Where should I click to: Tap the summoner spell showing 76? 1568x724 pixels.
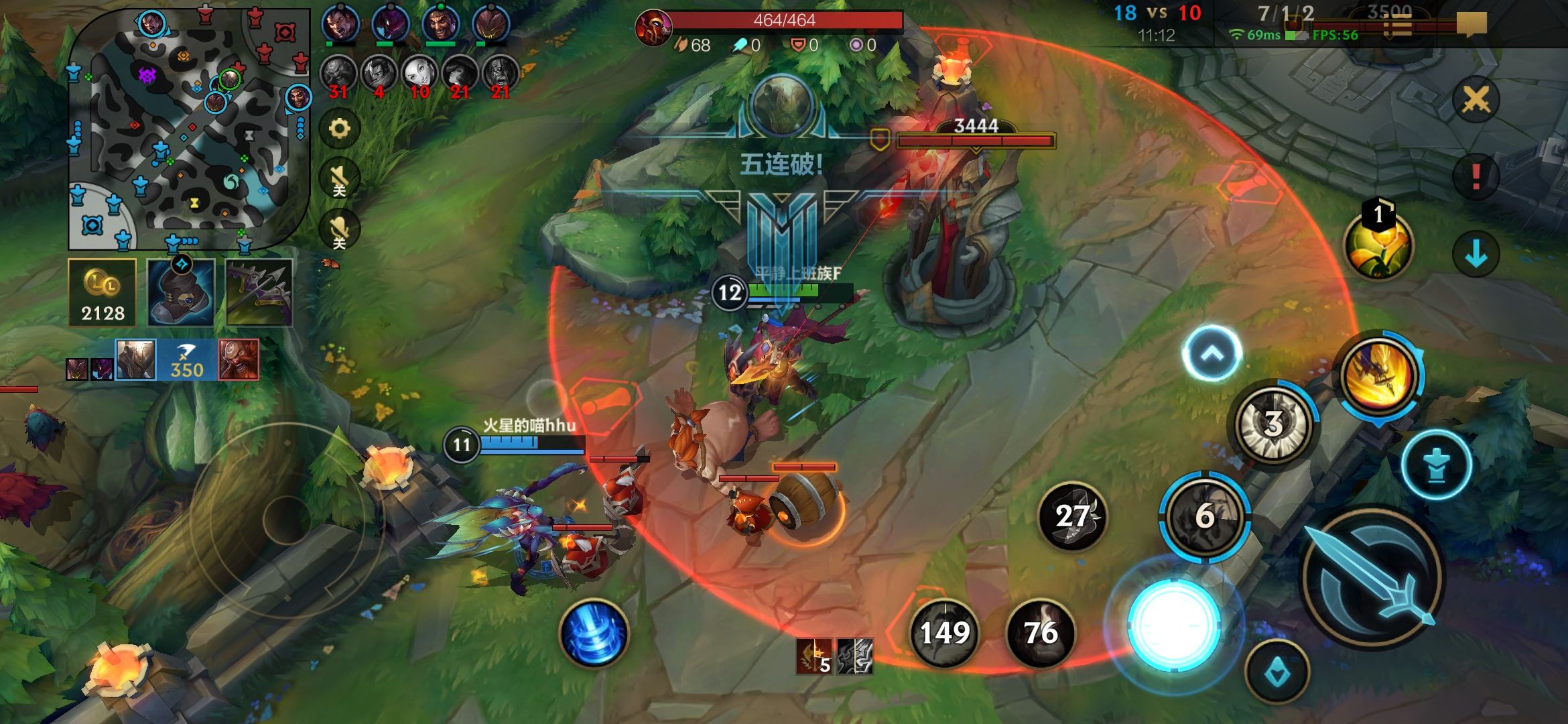click(1041, 633)
